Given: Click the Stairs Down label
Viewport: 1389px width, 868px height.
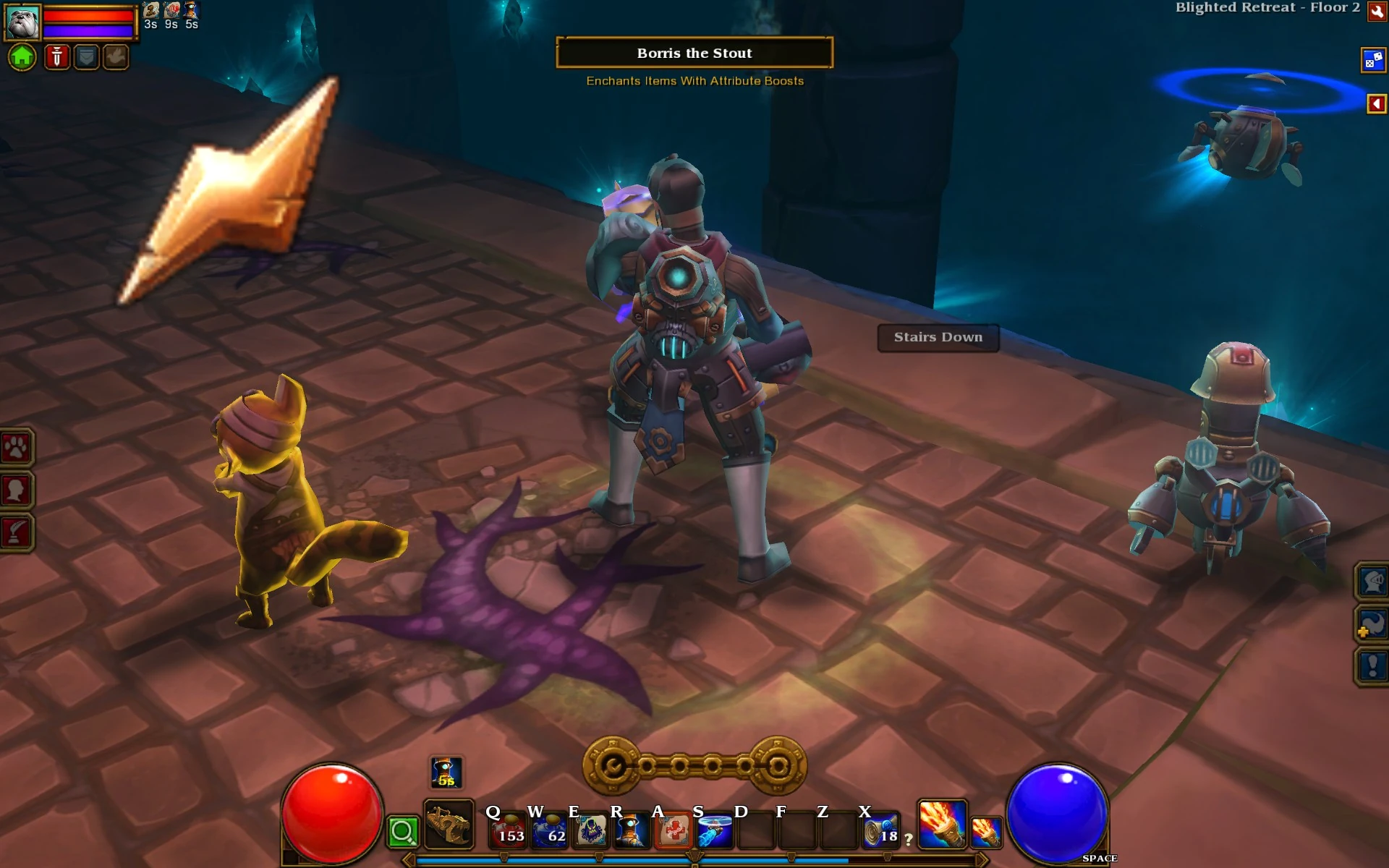Looking at the screenshot, I should click(938, 337).
